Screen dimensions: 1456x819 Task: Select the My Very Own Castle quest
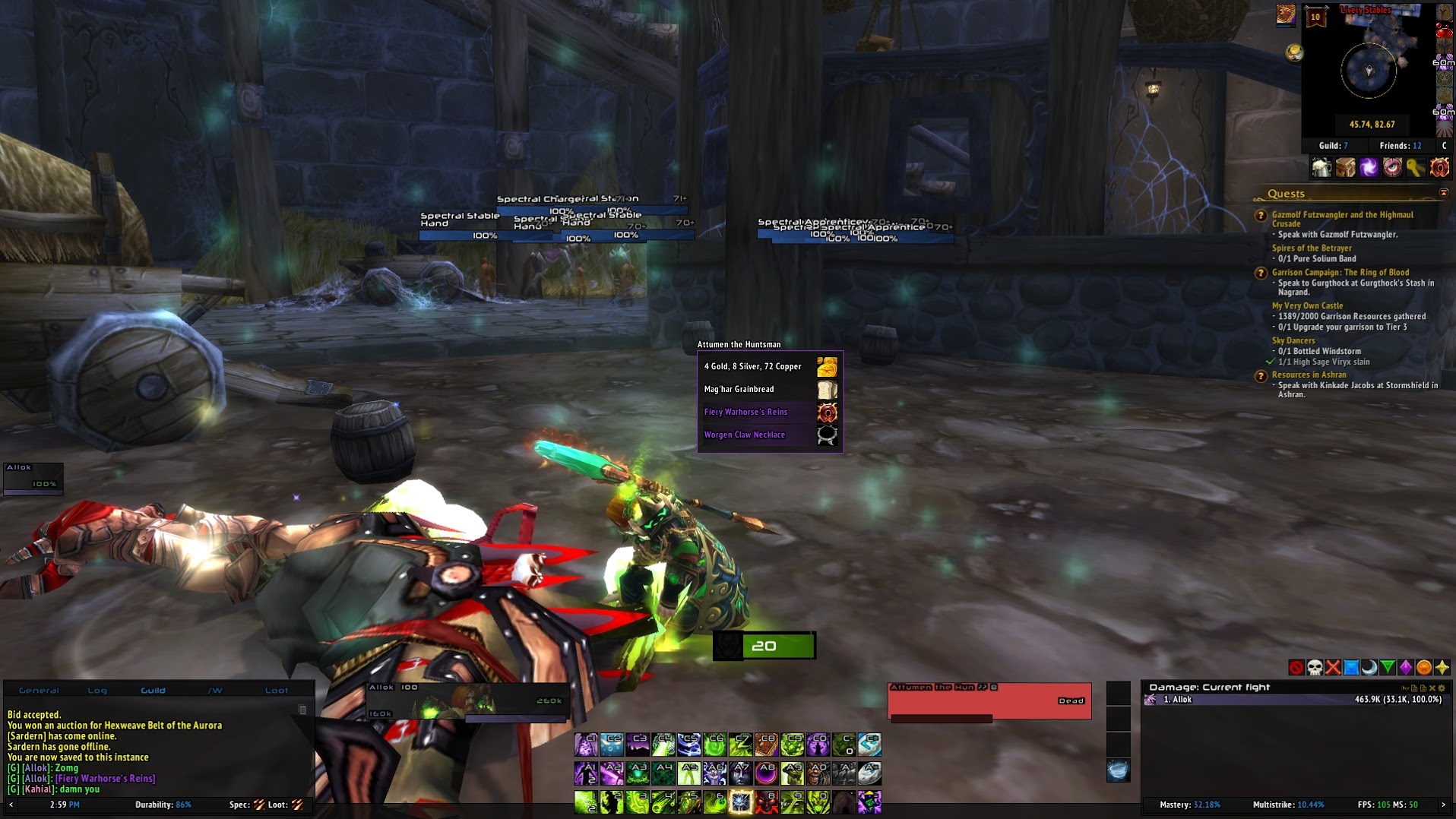pos(1307,306)
